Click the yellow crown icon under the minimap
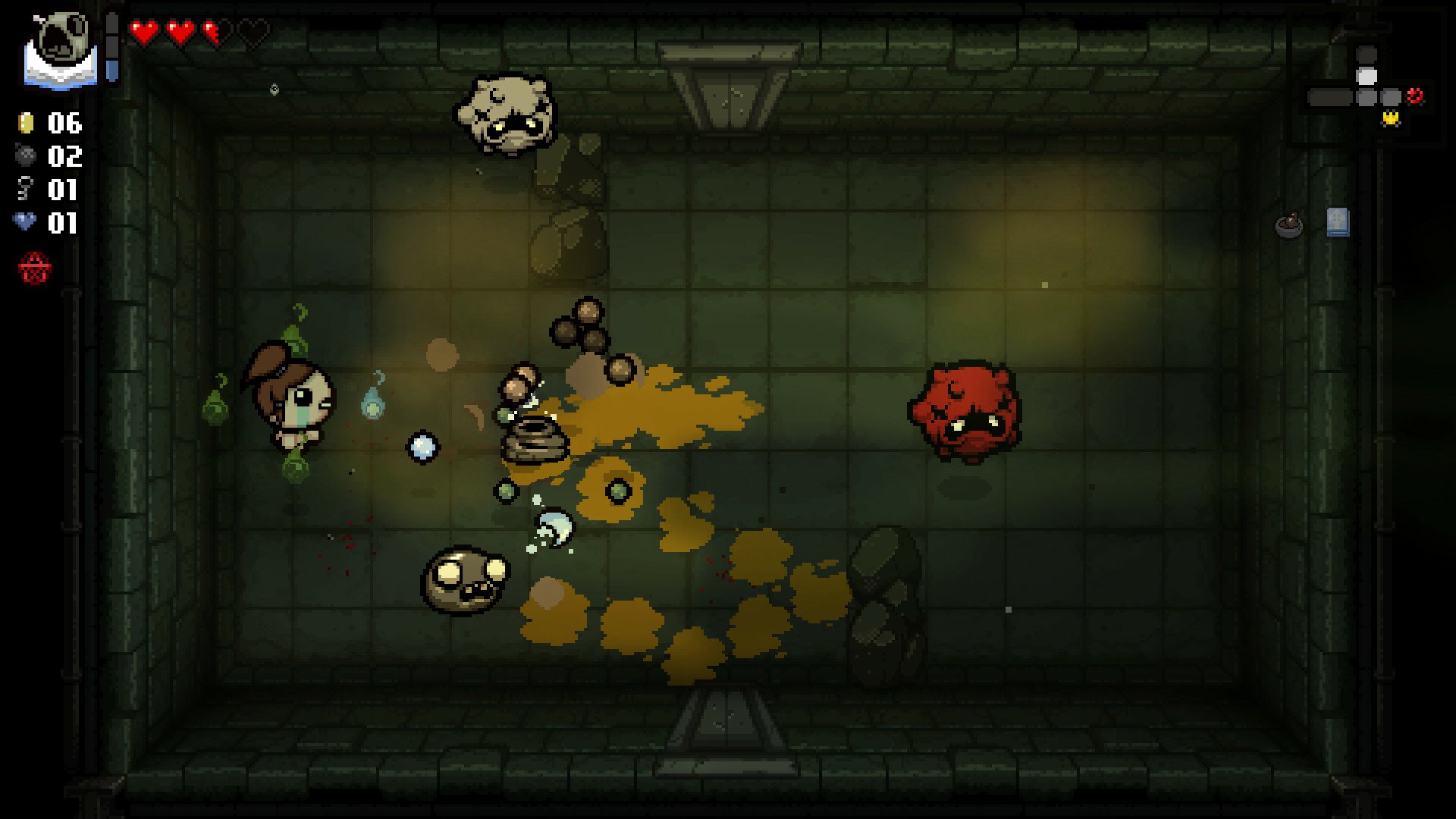The width and height of the screenshot is (1456, 819). pos(1391,118)
